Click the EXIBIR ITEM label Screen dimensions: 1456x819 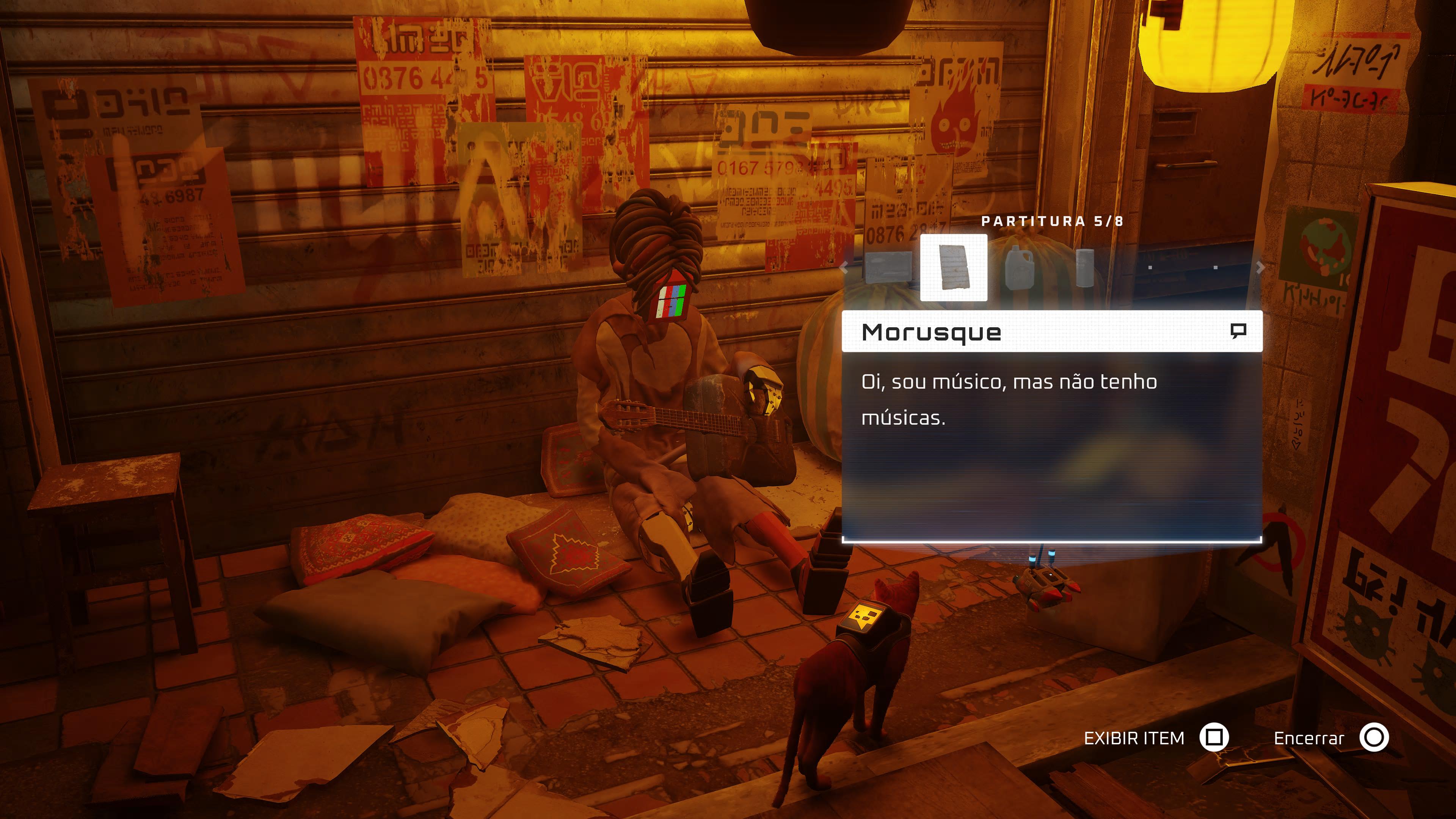pos(1134,738)
